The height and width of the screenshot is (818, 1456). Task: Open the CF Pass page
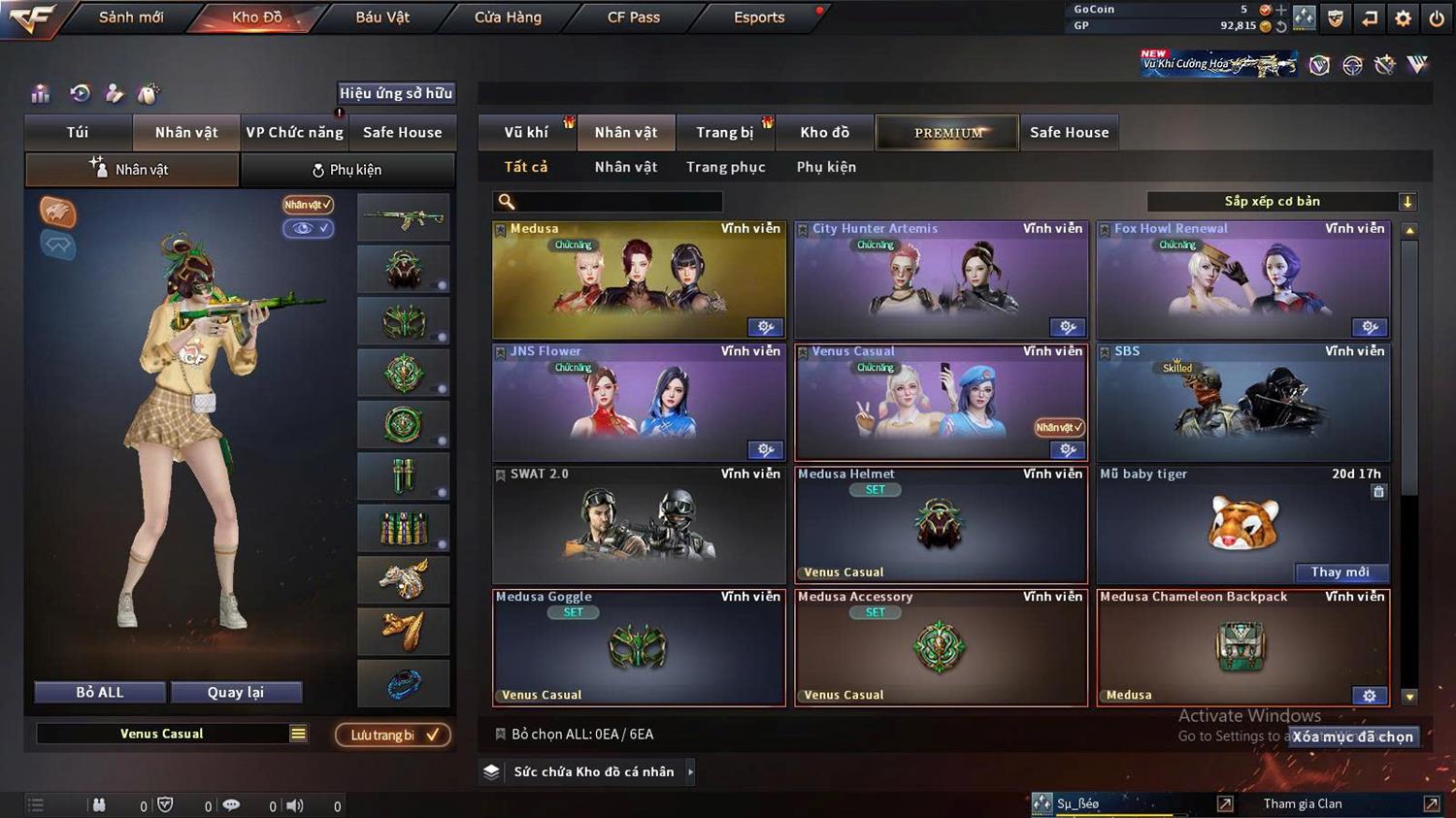tap(633, 17)
